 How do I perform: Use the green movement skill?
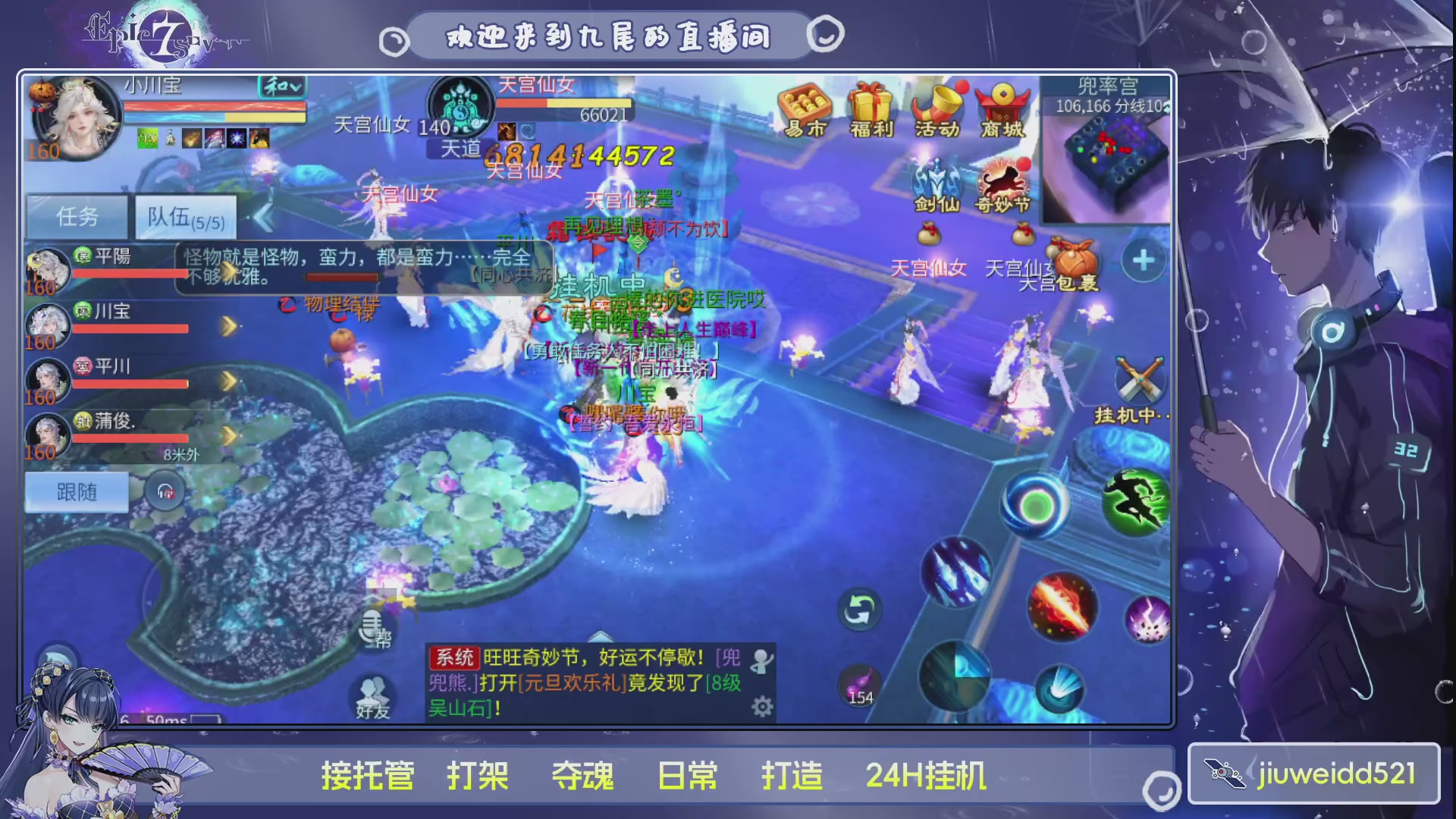pos(1134,499)
